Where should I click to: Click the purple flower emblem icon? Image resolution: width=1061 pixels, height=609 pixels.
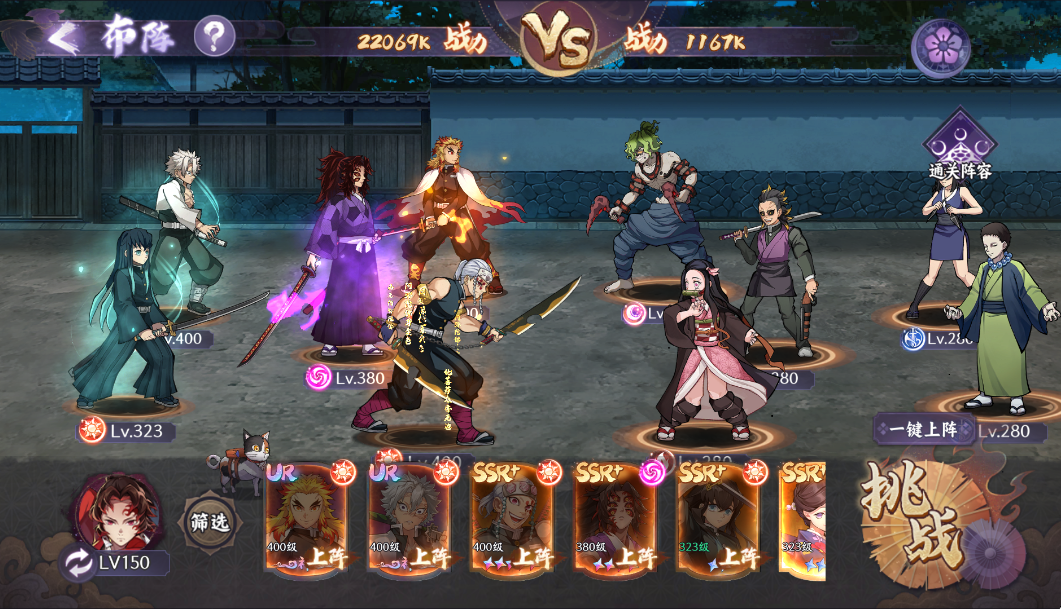[940, 45]
